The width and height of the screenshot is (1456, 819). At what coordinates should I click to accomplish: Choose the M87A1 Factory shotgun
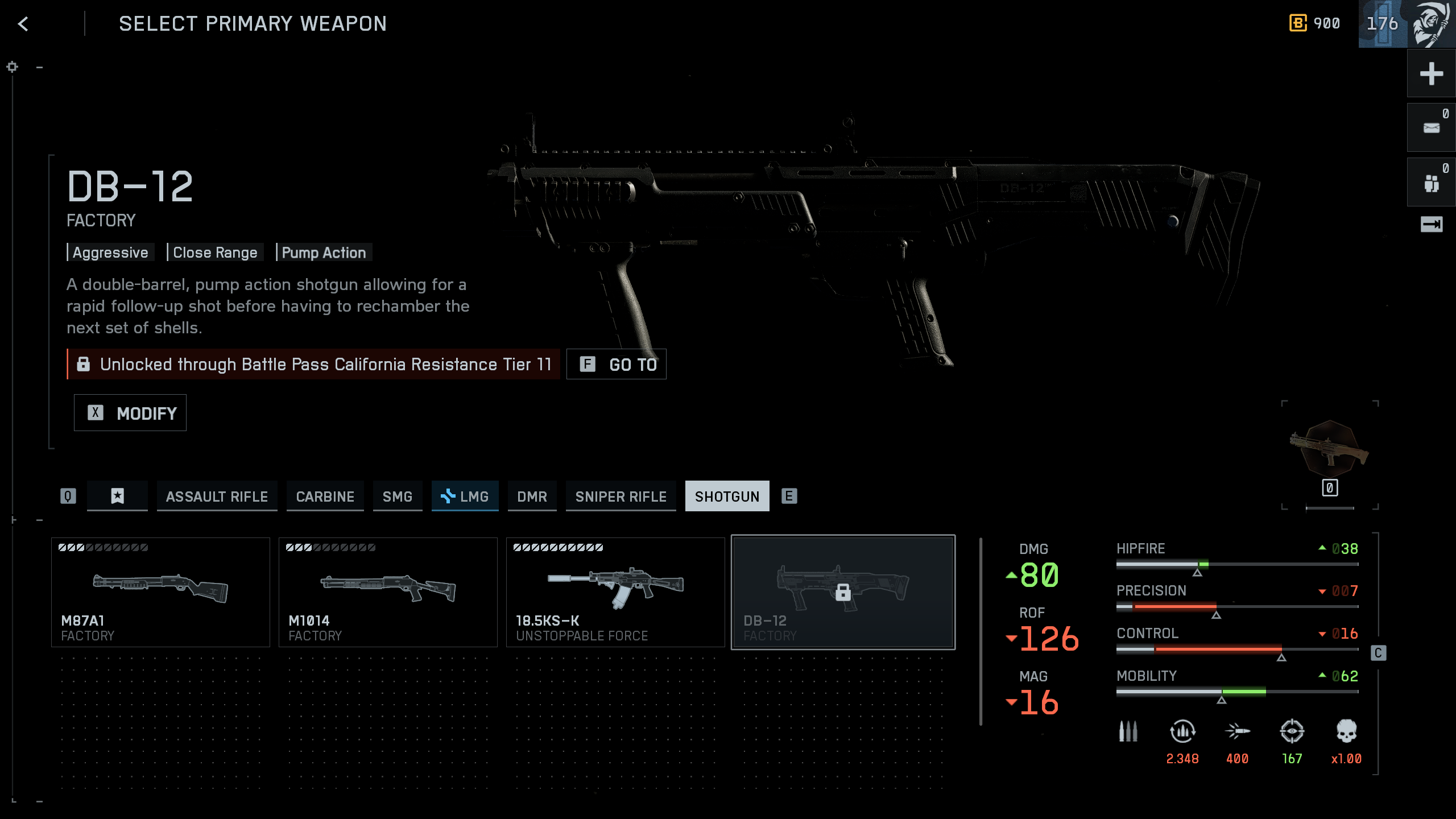(160, 592)
